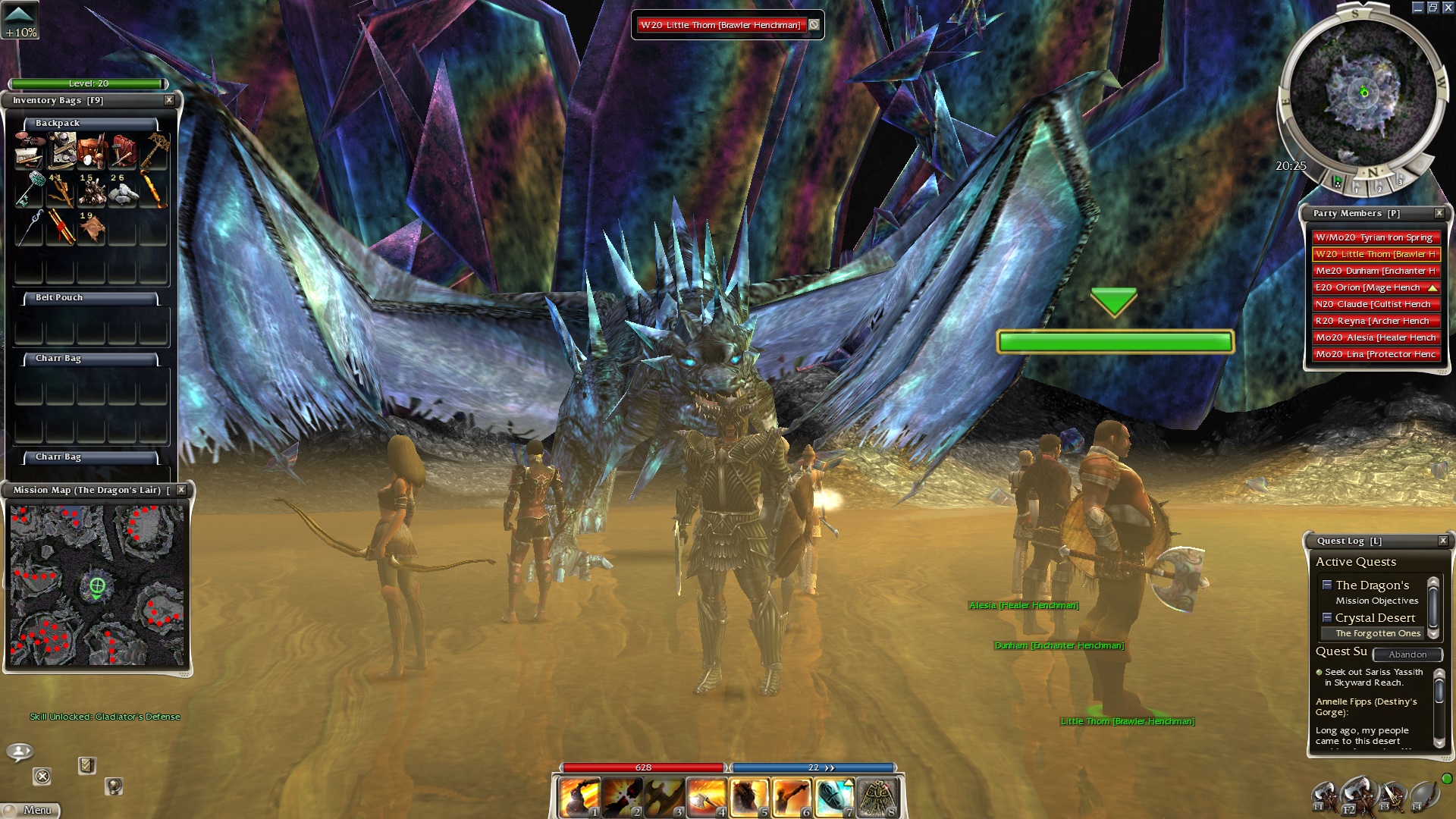Pick Alesia the Healer Henchman in party
Viewport: 1456px width, 819px height.
tap(1374, 337)
